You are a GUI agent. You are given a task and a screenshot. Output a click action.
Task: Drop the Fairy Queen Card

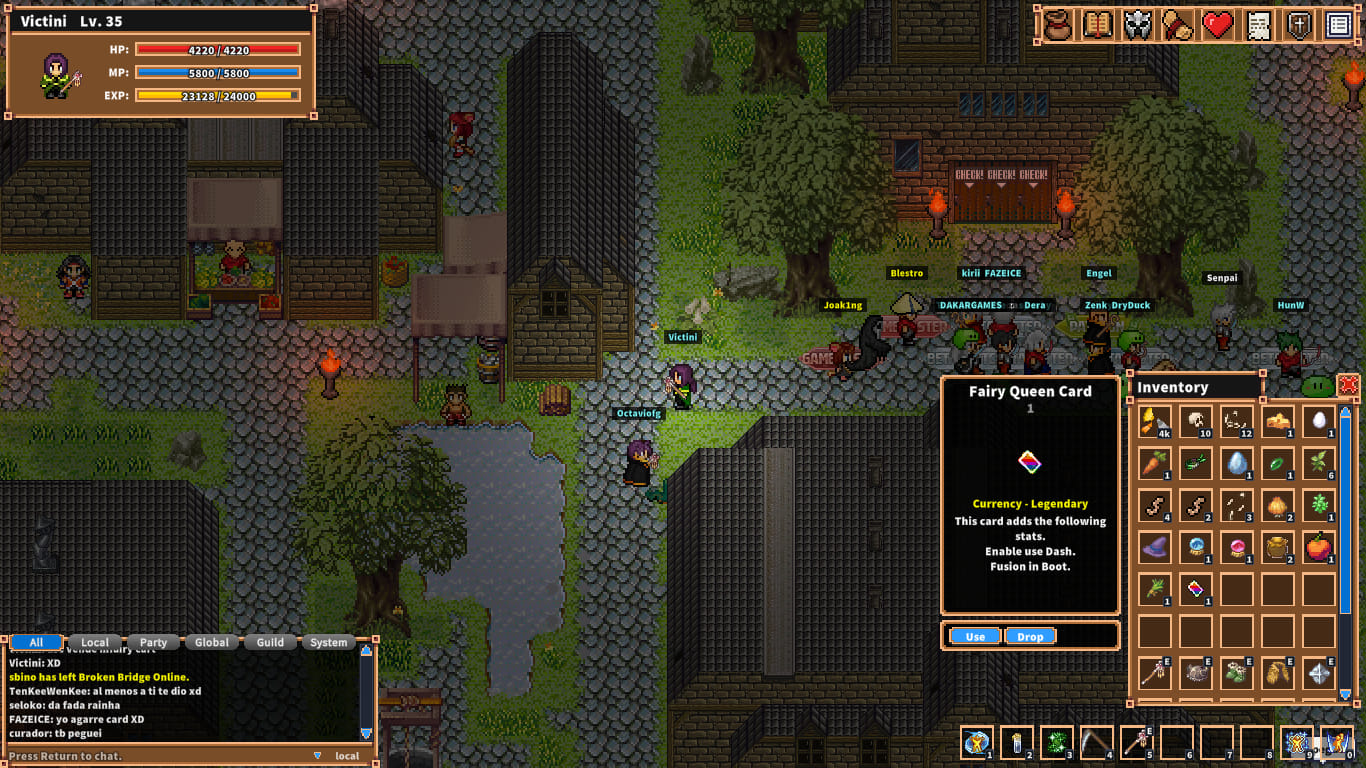click(x=1030, y=636)
